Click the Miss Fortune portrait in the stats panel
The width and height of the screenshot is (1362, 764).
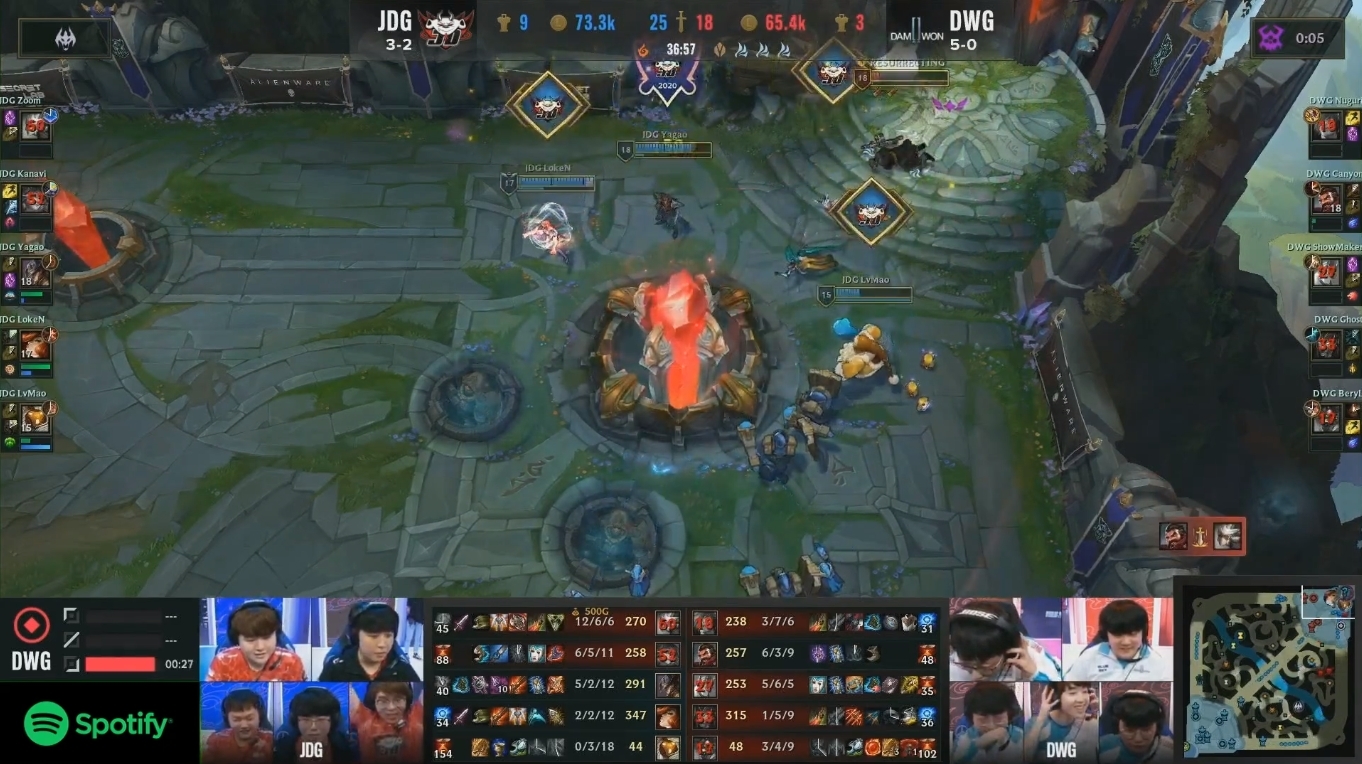pyautogui.click(x=667, y=716)
